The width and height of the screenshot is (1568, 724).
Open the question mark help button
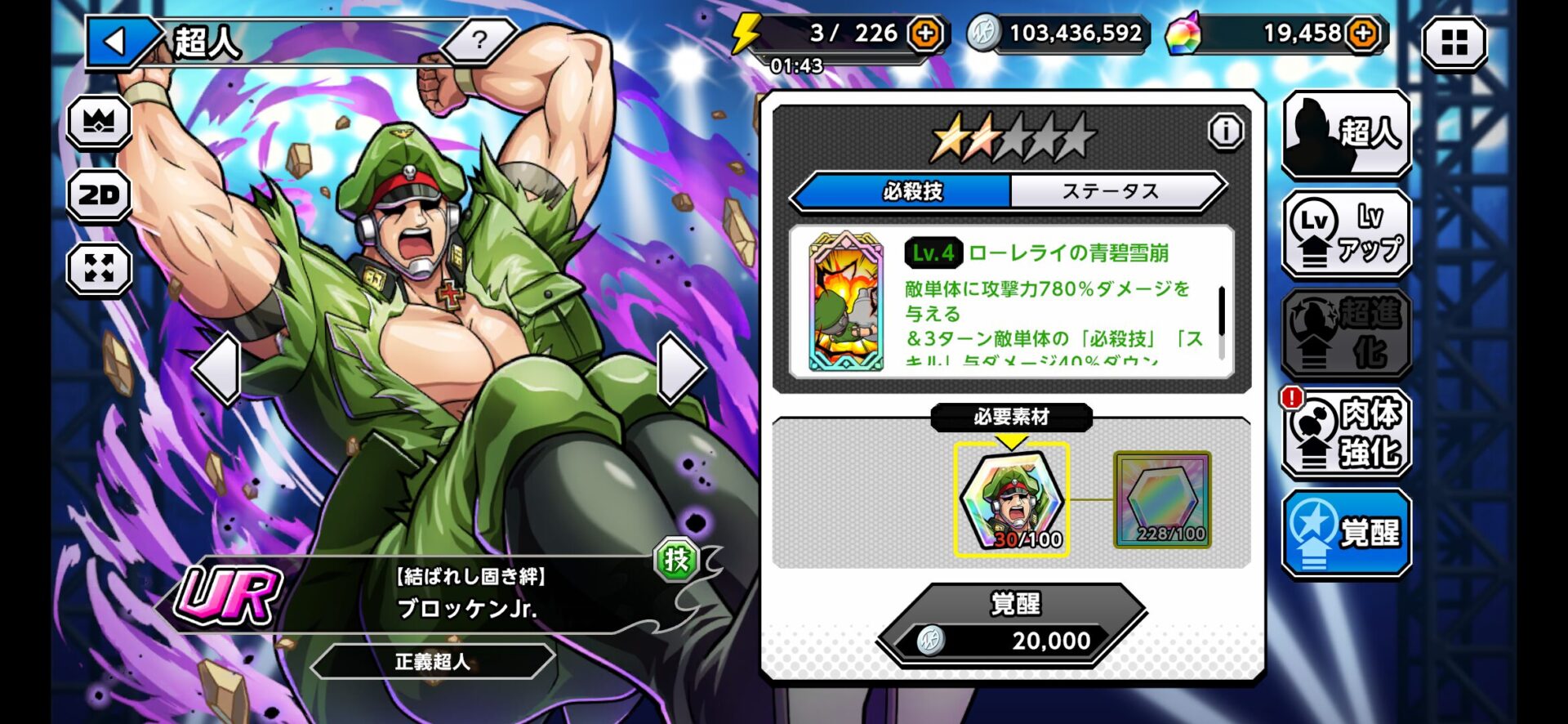pos(479,39)
